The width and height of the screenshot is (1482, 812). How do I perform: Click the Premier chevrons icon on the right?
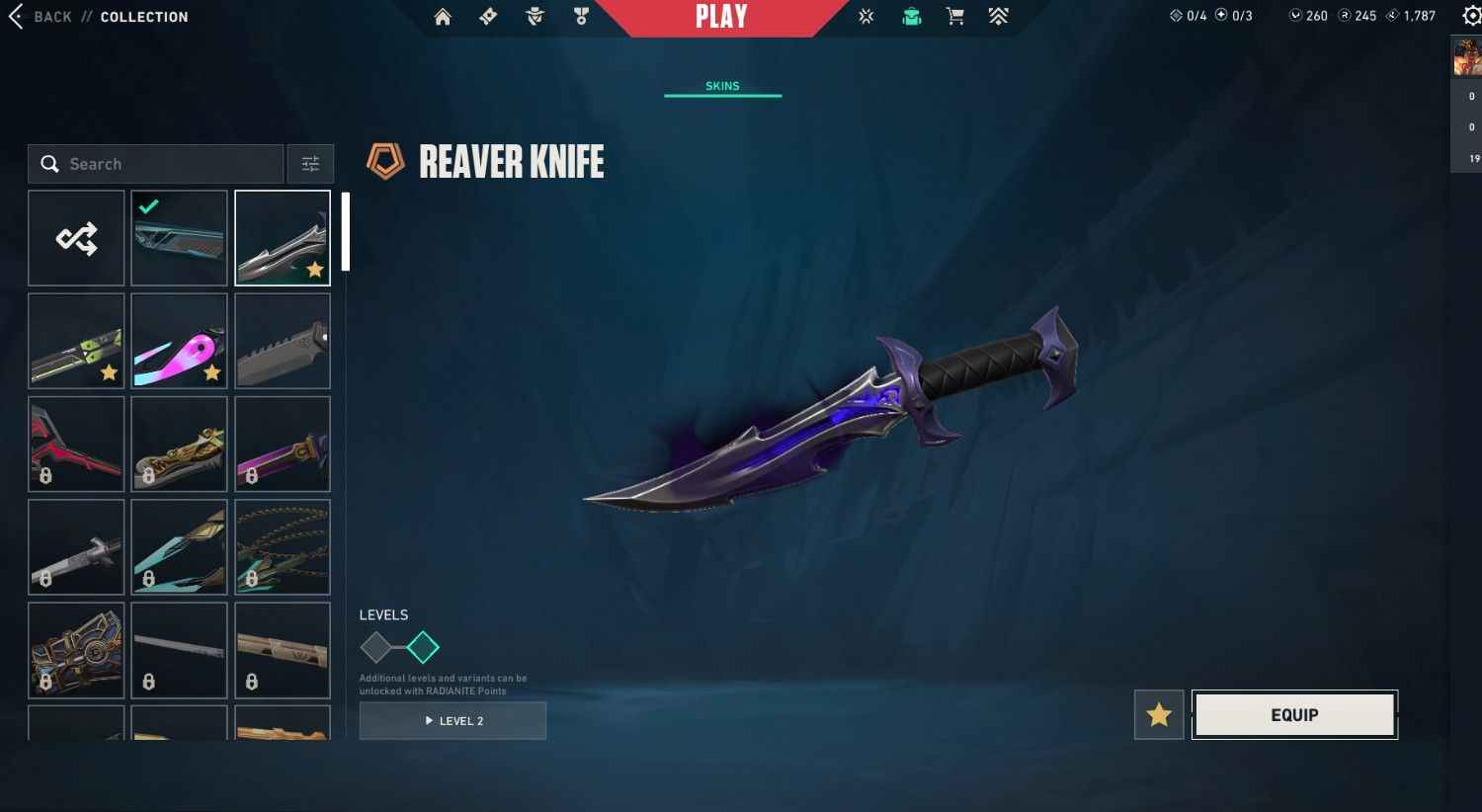(998, 17)
